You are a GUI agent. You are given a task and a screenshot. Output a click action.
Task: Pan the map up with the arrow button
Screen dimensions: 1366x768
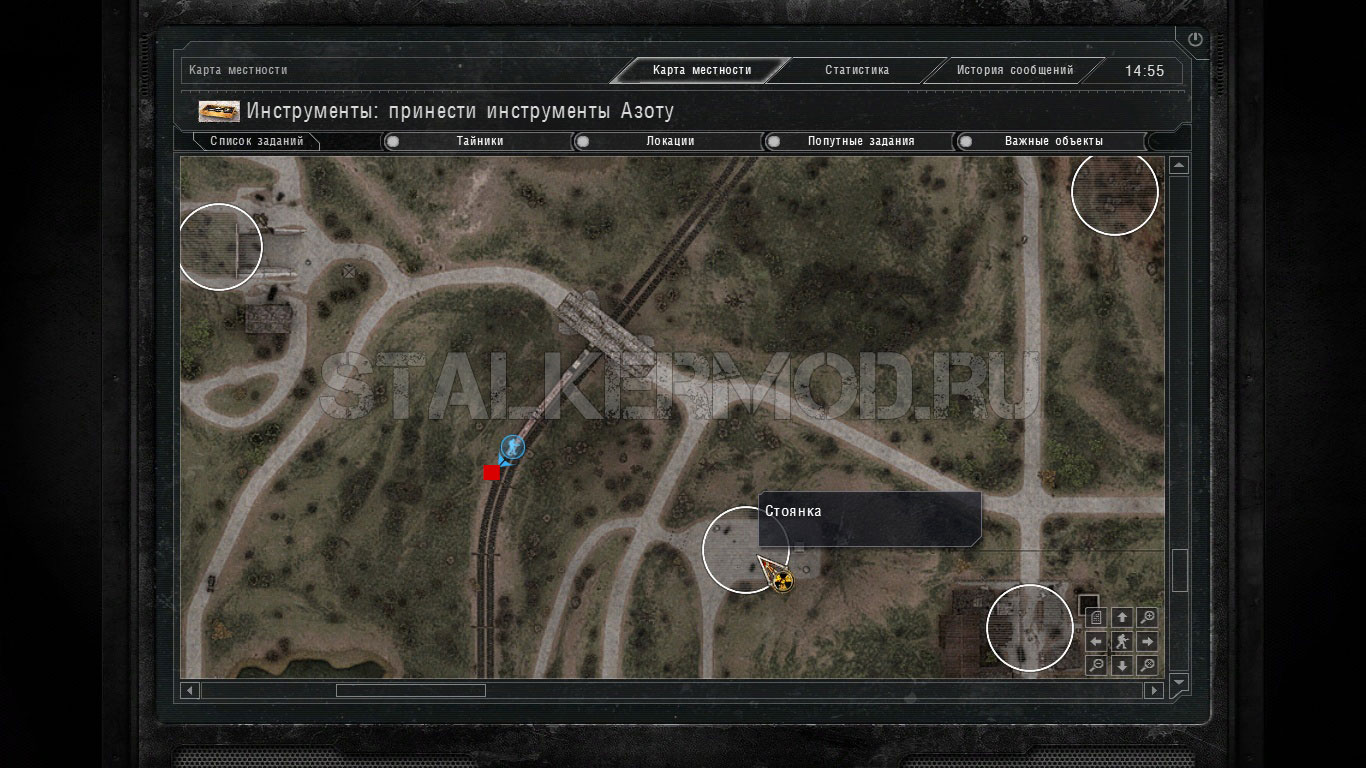[1122, 617]
